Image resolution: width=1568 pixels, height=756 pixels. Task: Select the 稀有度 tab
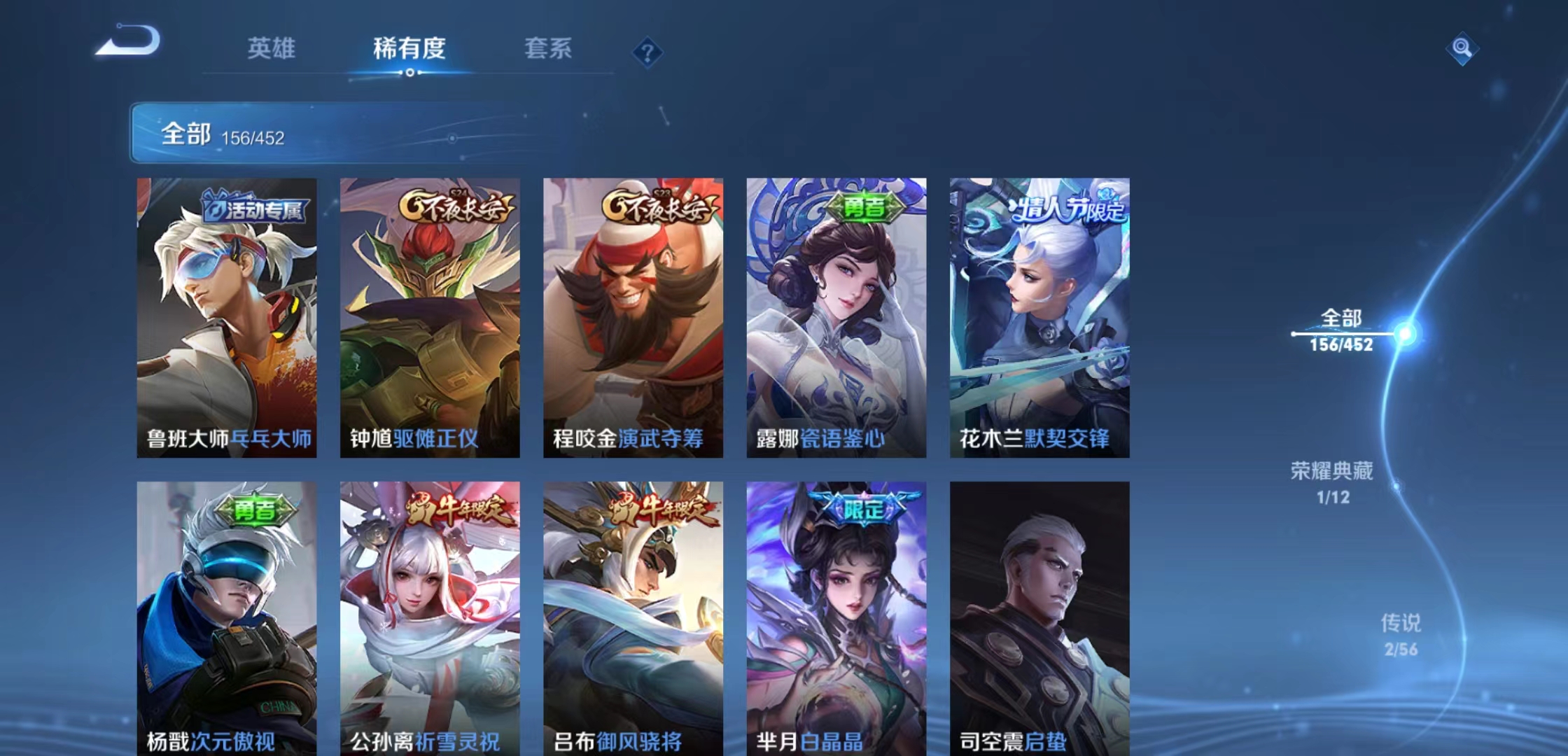[409, 49]
